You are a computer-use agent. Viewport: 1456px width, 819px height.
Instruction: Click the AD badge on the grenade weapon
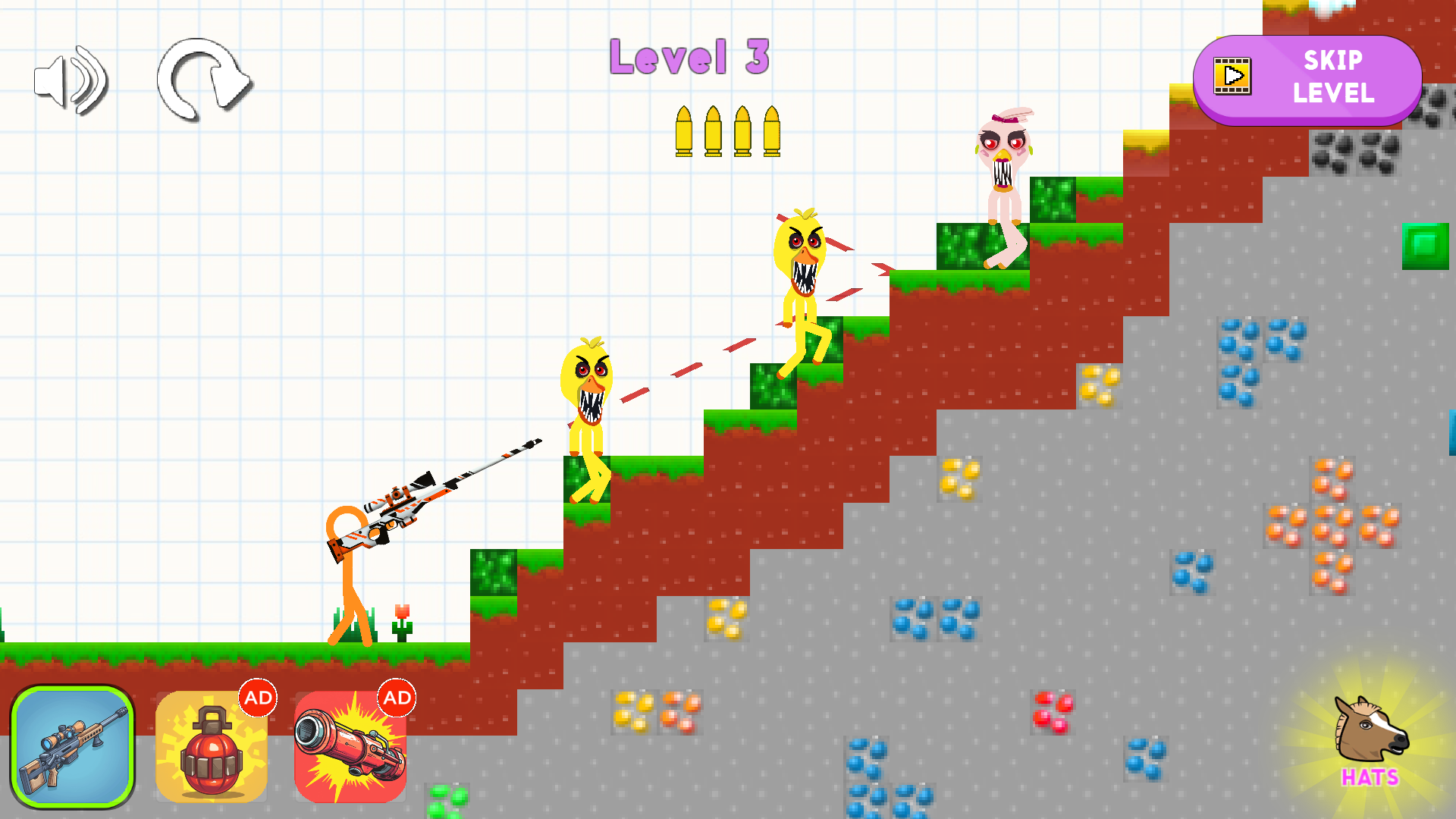pyautogui.click(x=258, y=699)
